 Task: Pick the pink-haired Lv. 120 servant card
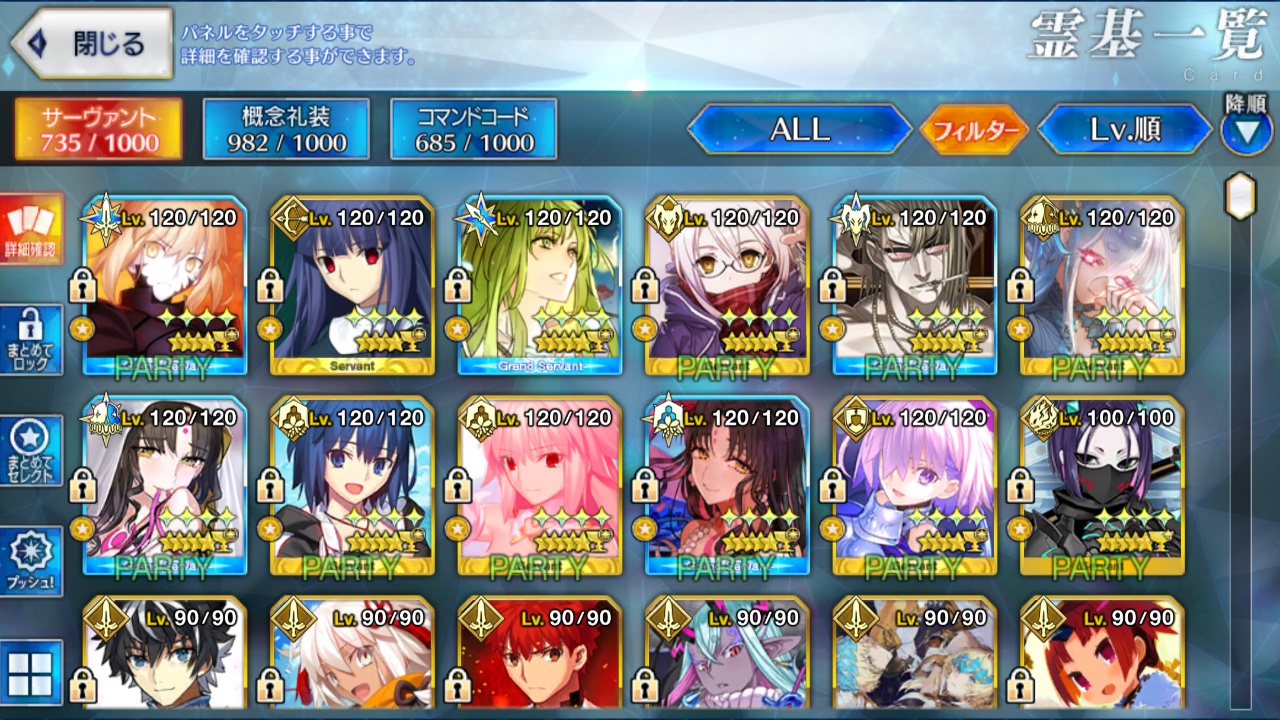pos(540,486)
